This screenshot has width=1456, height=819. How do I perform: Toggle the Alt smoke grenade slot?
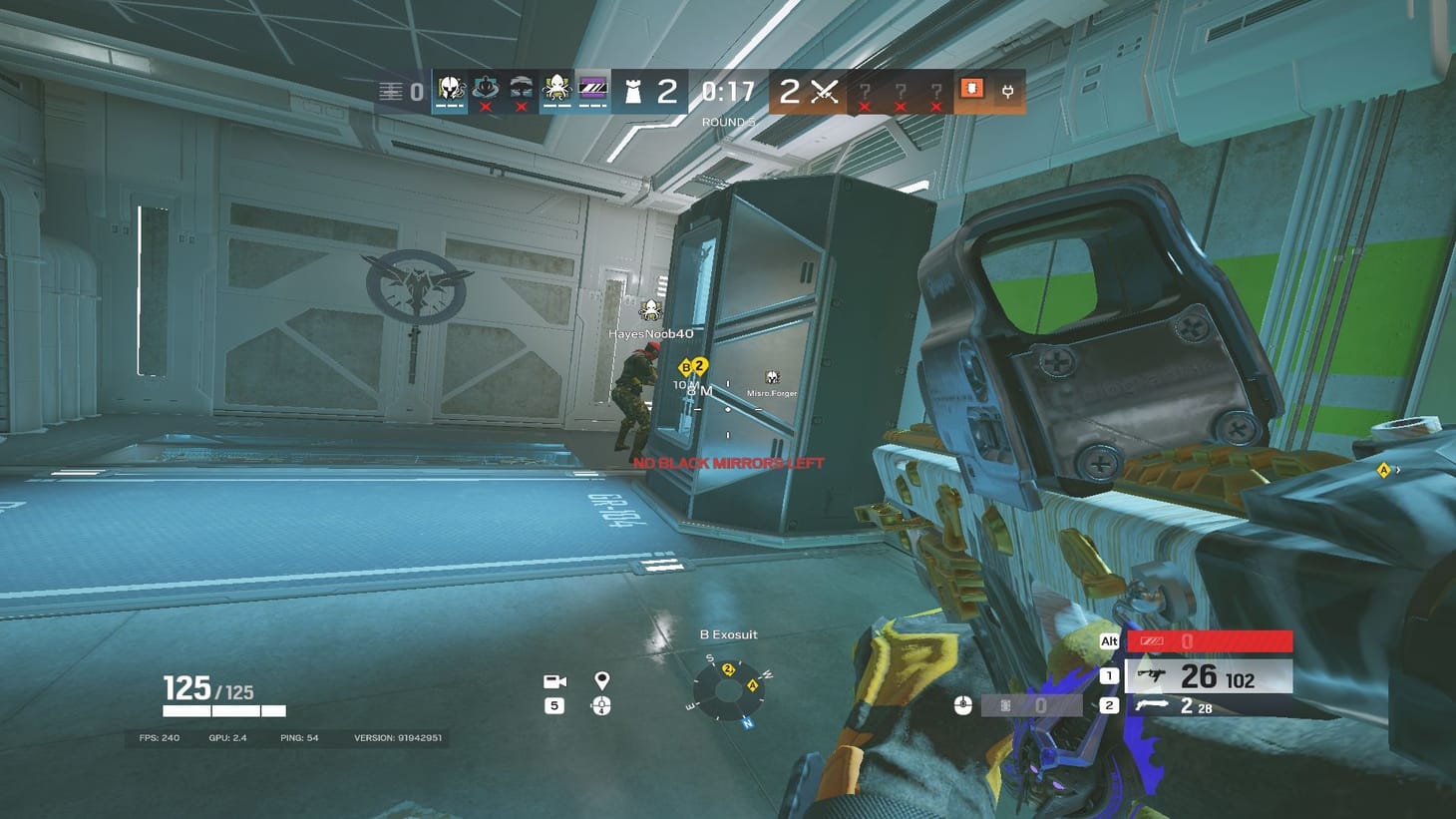pyautogui.click(x=1107, y=641)
